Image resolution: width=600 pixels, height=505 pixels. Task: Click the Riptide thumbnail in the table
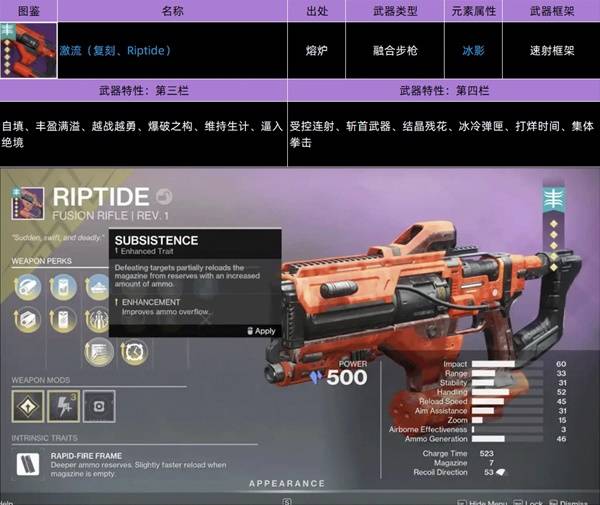(29, 50)
